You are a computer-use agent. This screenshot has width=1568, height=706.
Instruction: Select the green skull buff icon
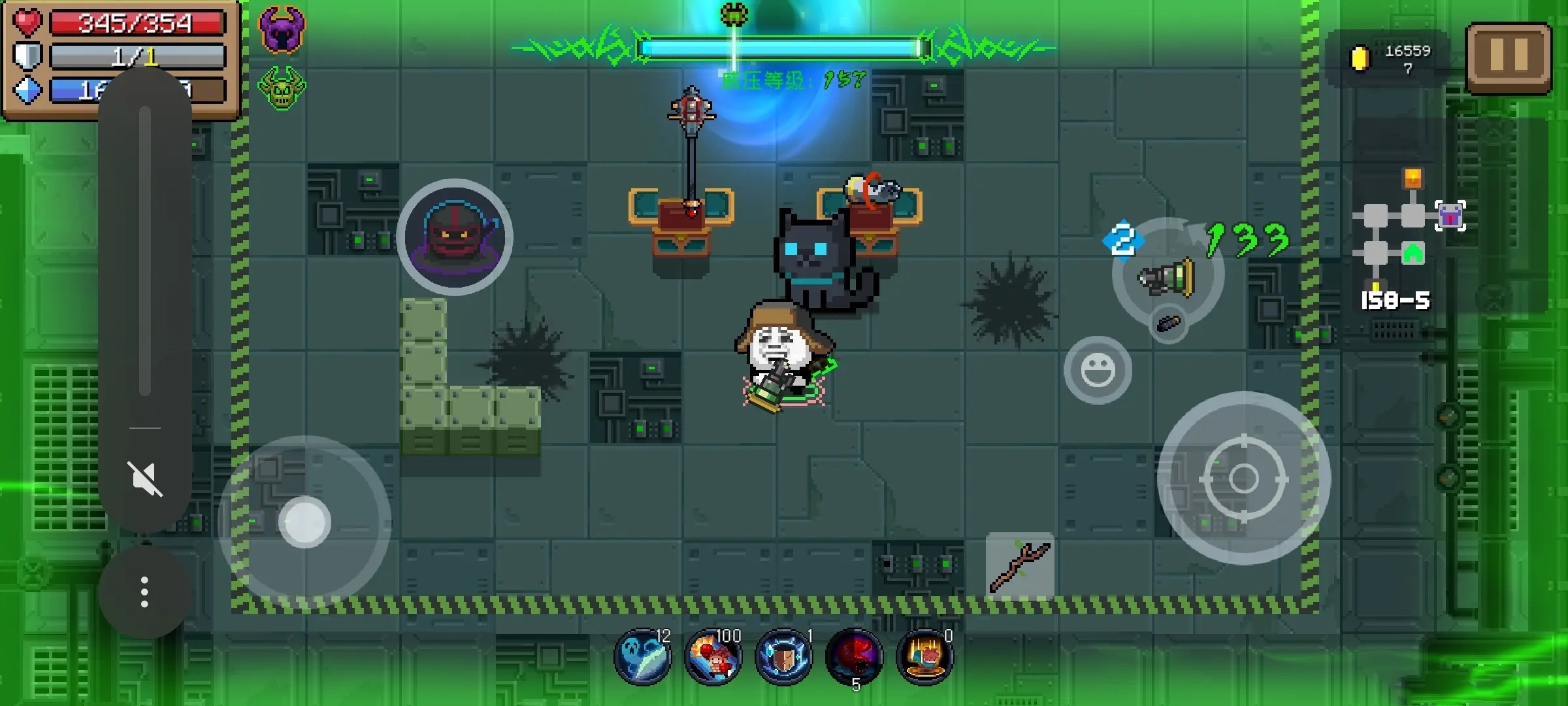[282, 88]
